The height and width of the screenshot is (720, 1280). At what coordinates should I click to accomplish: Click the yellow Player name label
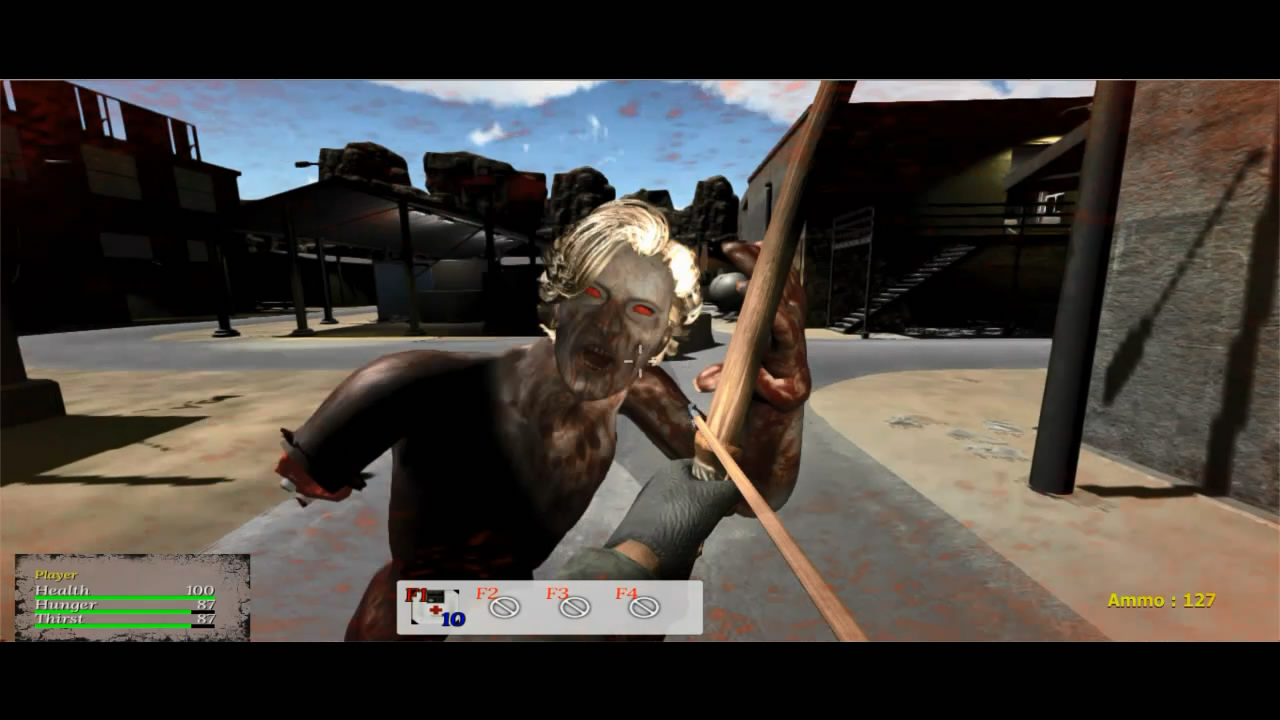56,574
